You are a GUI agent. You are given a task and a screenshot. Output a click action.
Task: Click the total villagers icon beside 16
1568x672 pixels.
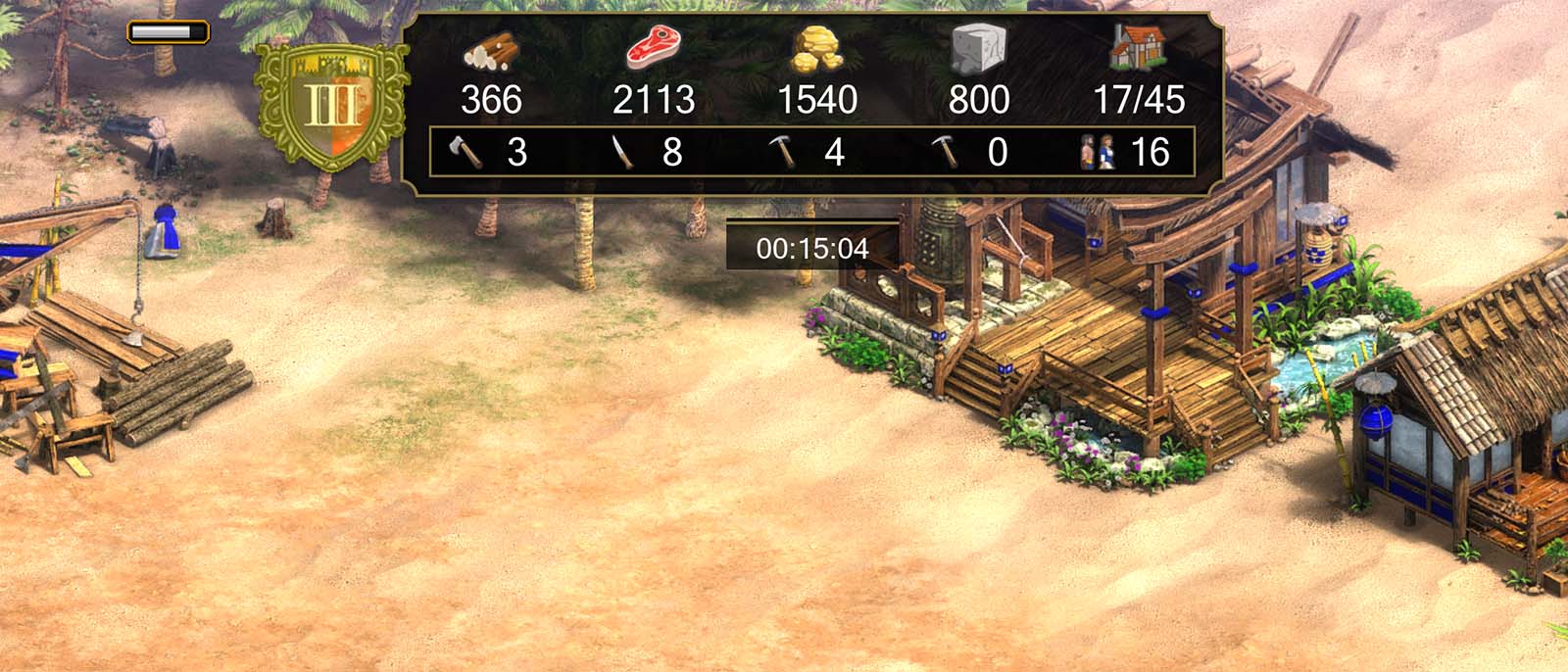pos(1098,152)
